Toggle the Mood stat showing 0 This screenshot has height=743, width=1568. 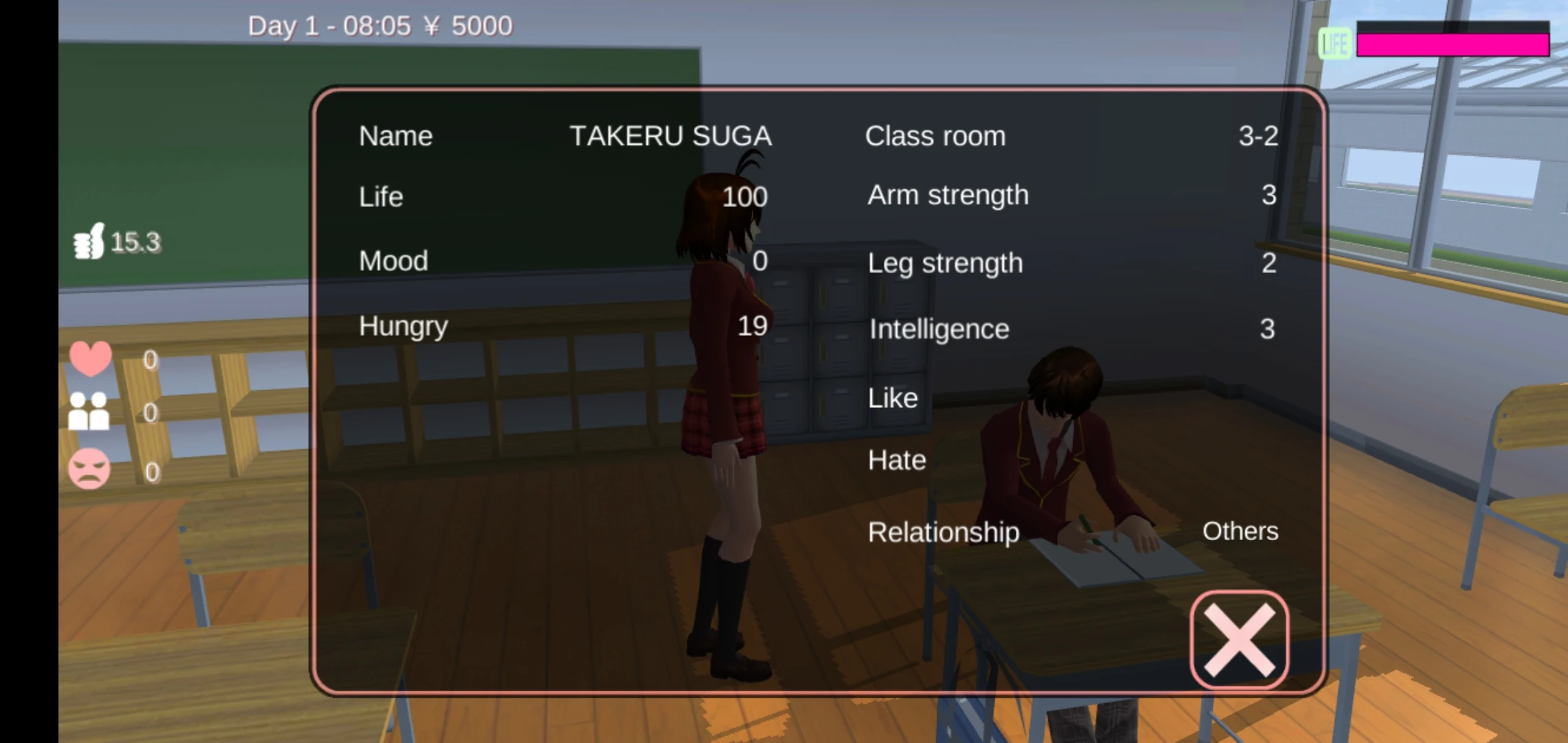[x=393, y=261]
